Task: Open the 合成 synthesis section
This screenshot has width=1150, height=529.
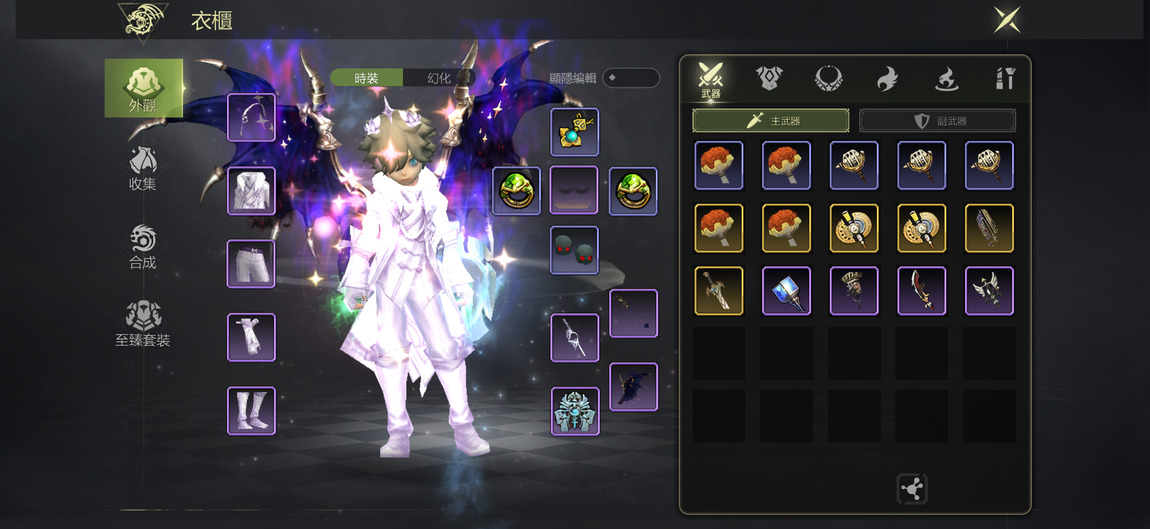Action: pos(143,247)
